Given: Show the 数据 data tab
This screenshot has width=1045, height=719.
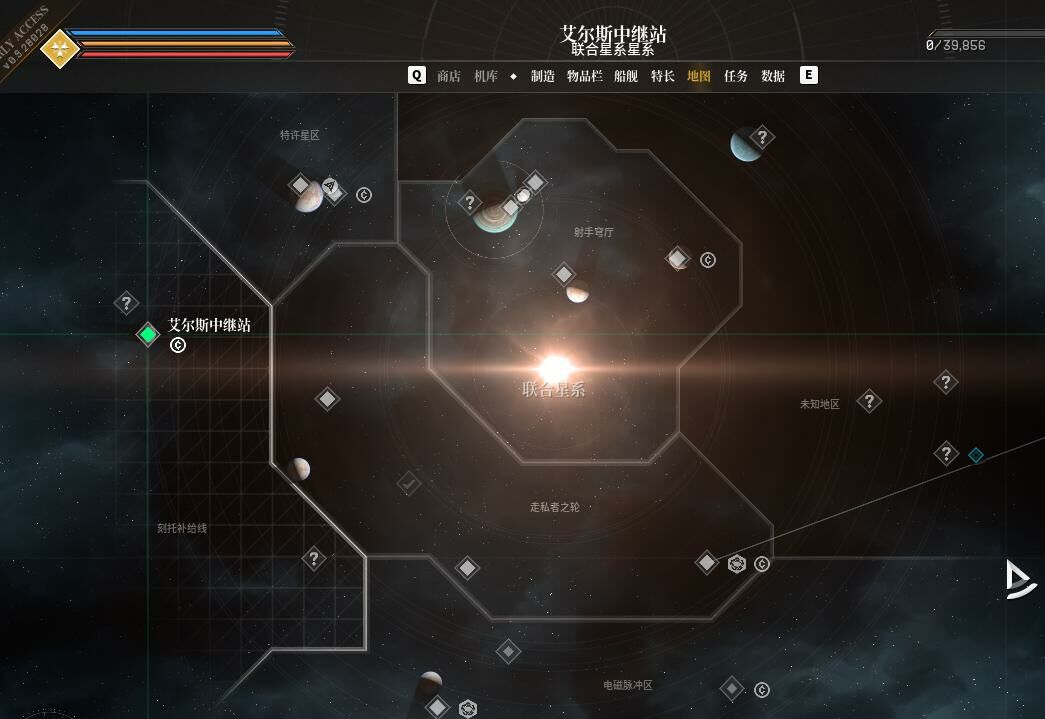Looking at the screenshot, I should (773, 76).
